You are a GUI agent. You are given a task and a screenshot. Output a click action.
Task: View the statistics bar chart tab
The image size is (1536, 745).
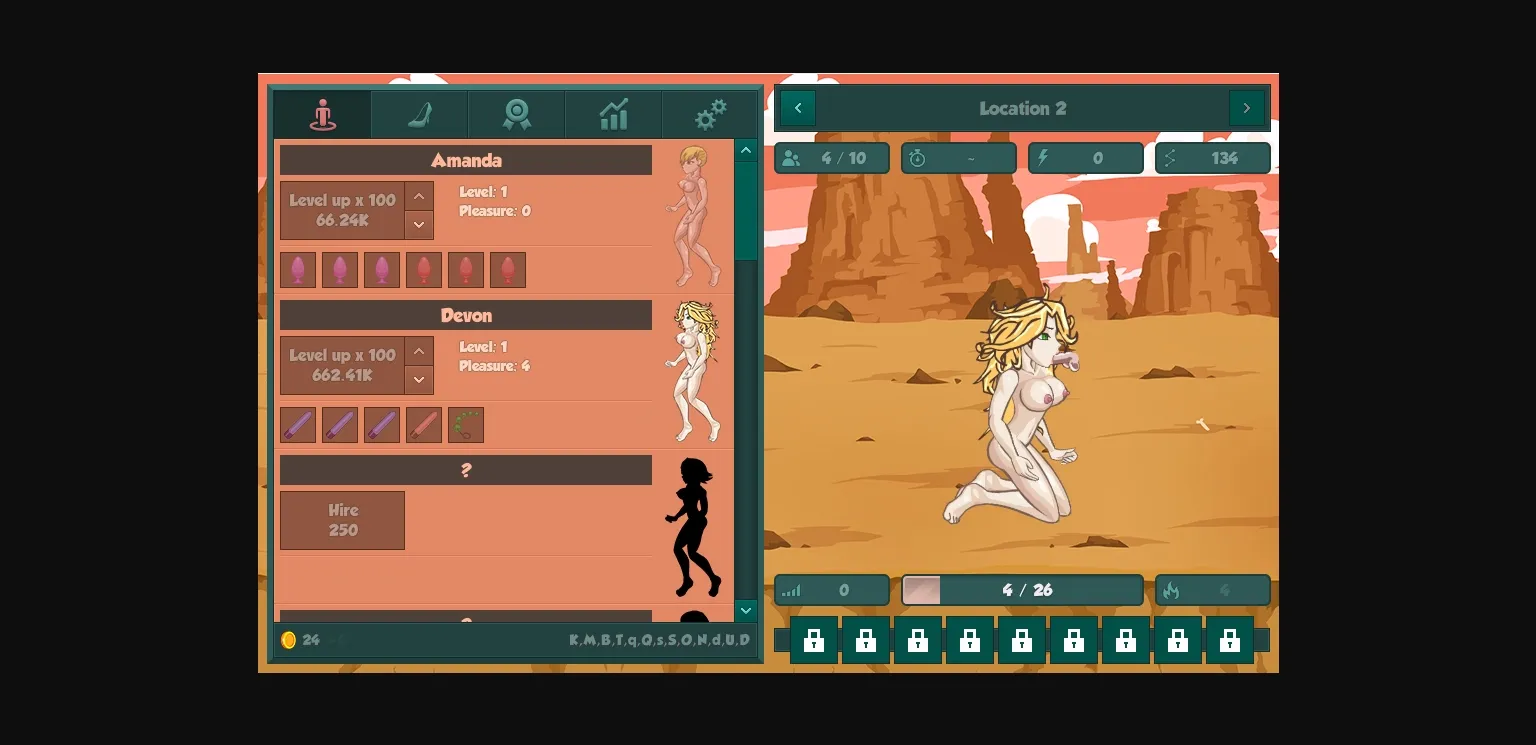click(611, 114)
